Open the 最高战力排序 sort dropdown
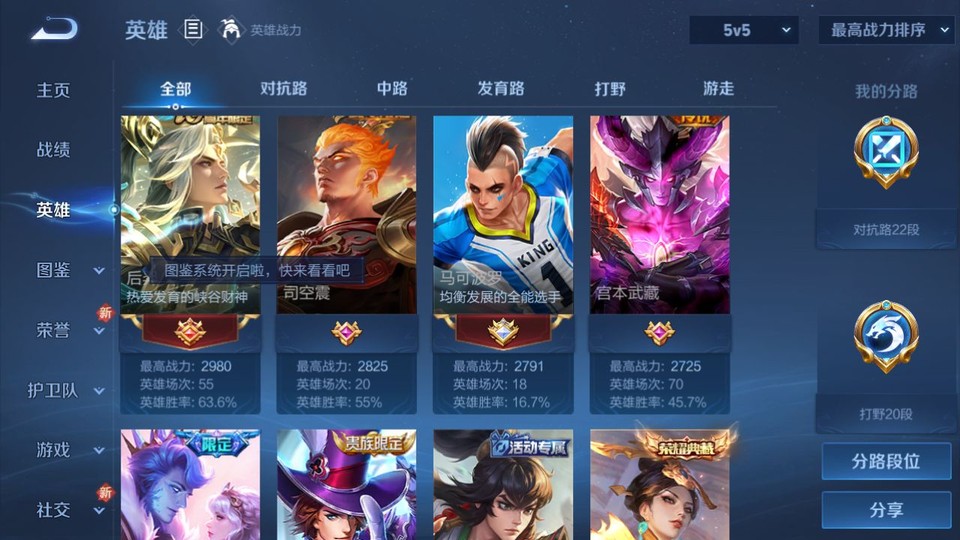Image resolution: width=960 pixels, height=540 pixels. click(886, 30)
